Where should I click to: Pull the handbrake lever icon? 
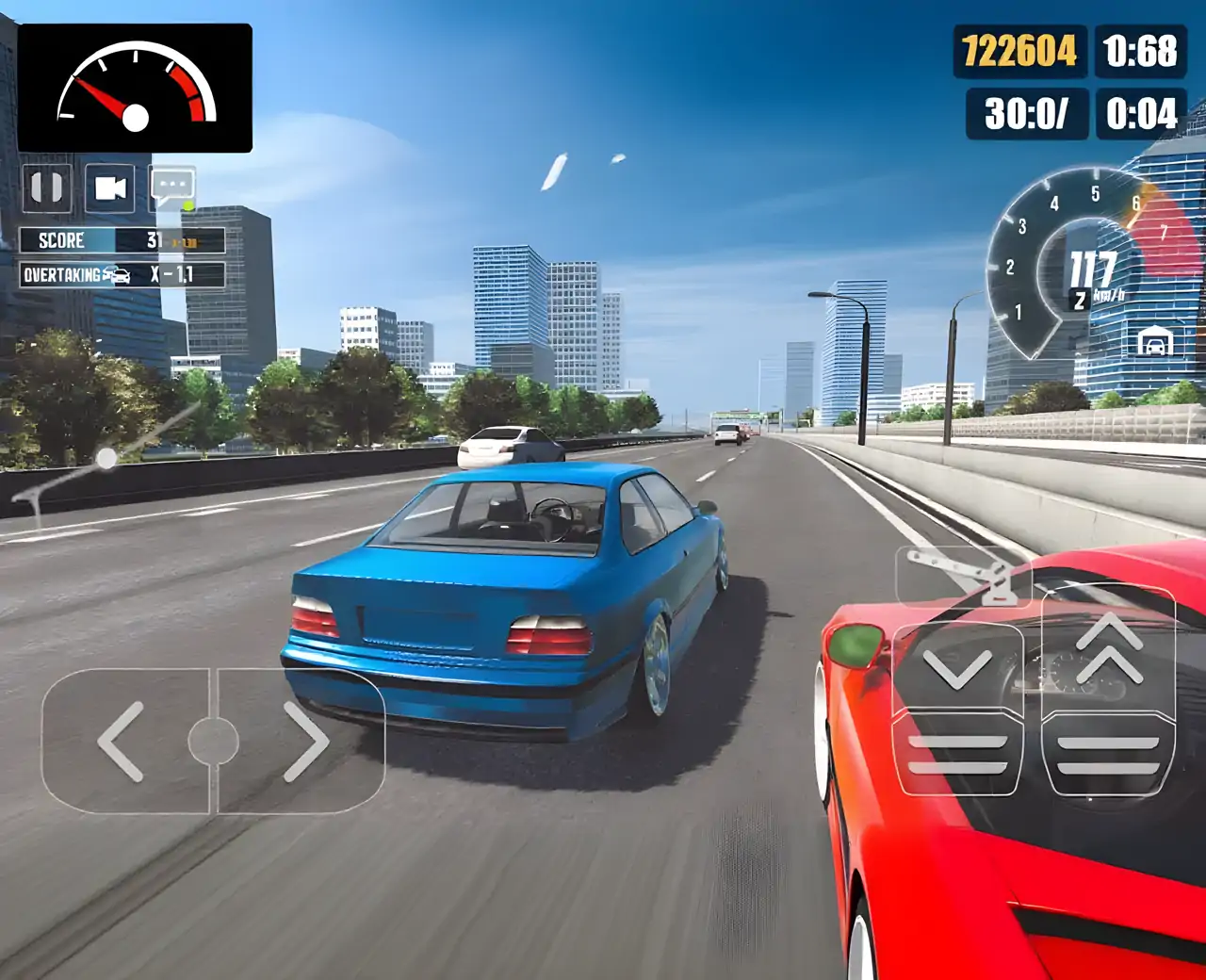click(x=961, y=574)
